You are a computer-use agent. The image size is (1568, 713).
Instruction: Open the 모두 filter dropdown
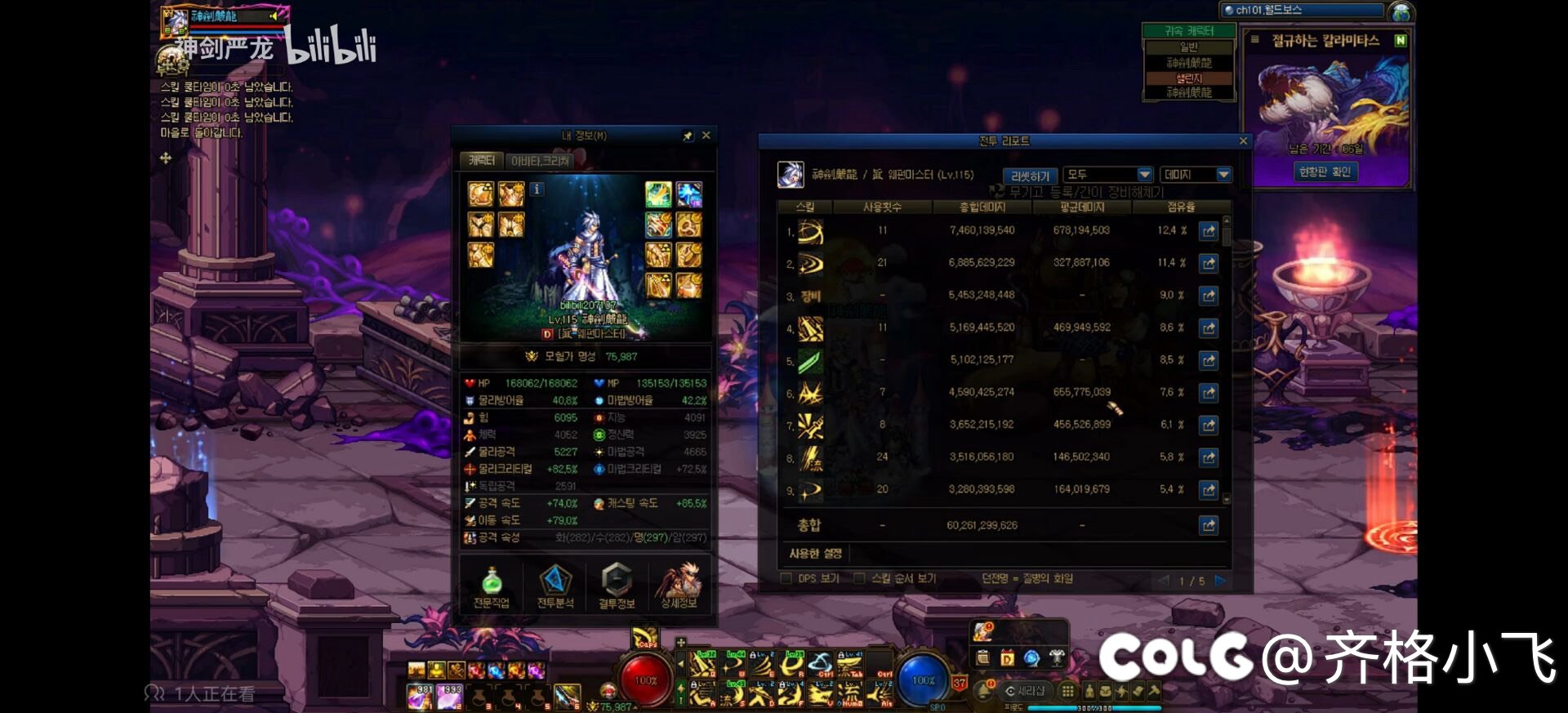pyautogui.click(x=1109, y=175)
